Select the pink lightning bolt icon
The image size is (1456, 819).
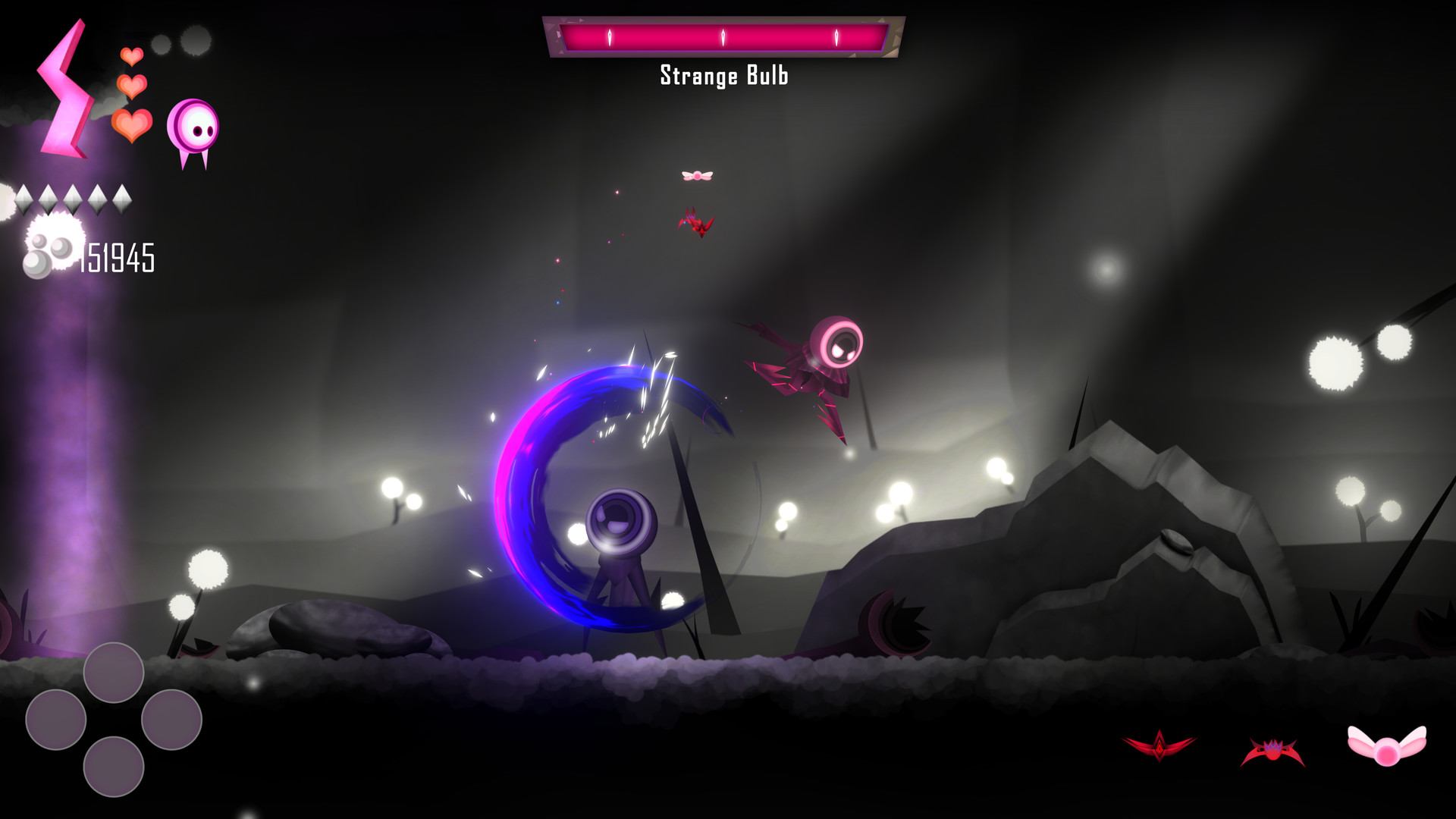click(x=67, y=87)
